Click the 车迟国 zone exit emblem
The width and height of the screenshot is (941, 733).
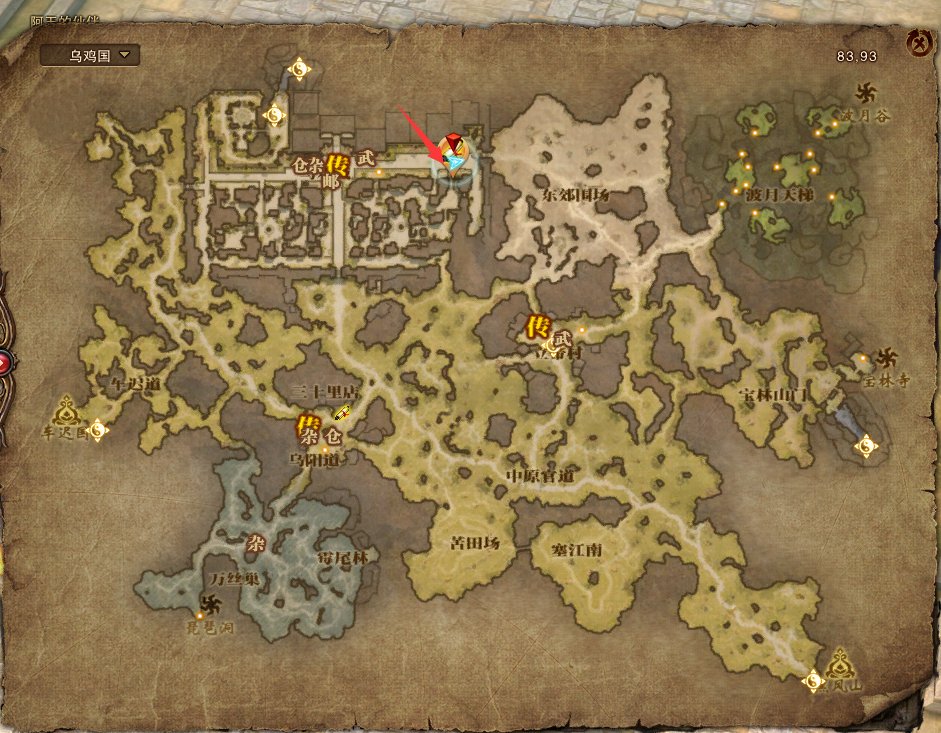pos(69,408)
